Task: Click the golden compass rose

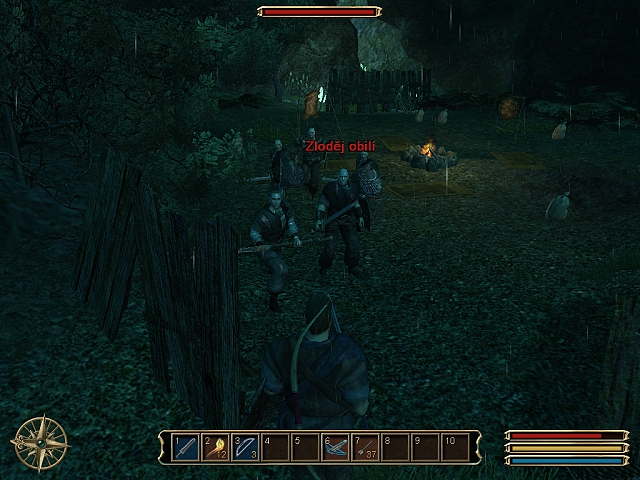Action: 41,442
